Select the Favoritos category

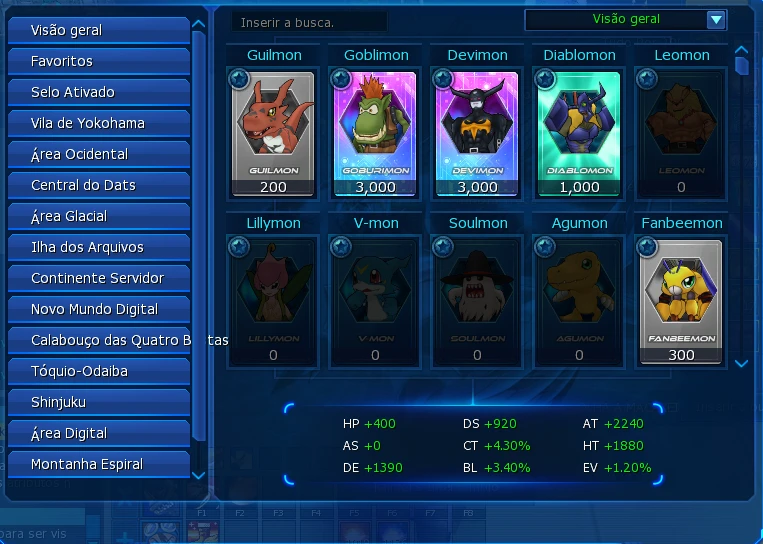98,61
